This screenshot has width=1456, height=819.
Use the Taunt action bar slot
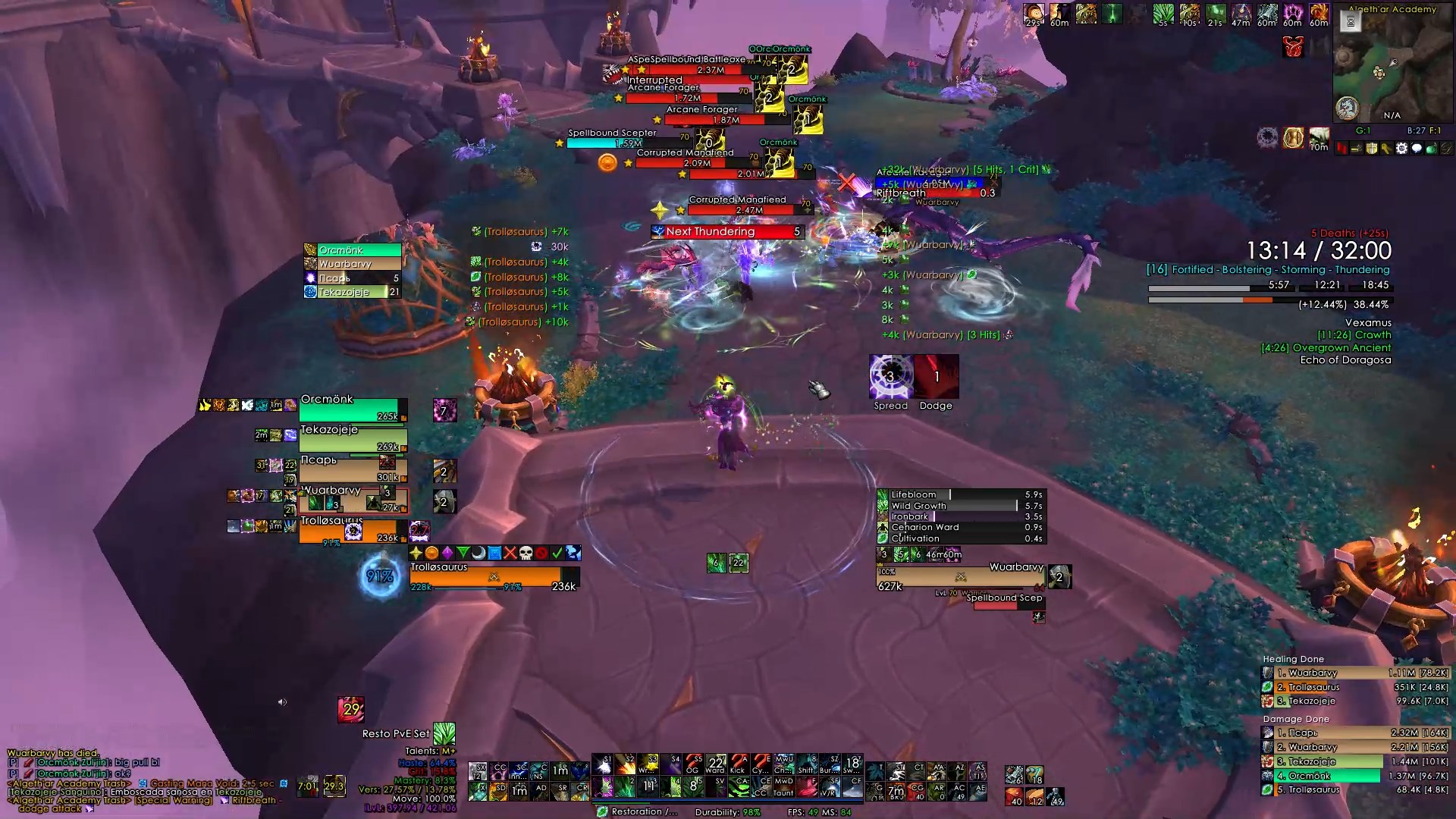pos(783,786)
